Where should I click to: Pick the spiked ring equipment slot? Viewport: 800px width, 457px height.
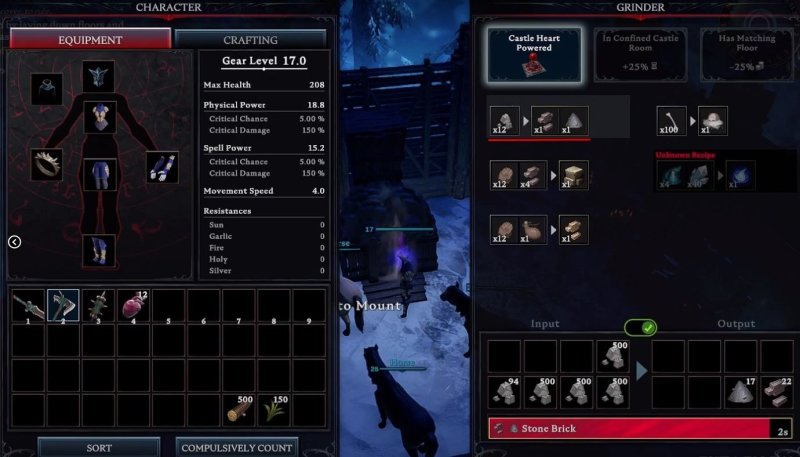(46, 165)
